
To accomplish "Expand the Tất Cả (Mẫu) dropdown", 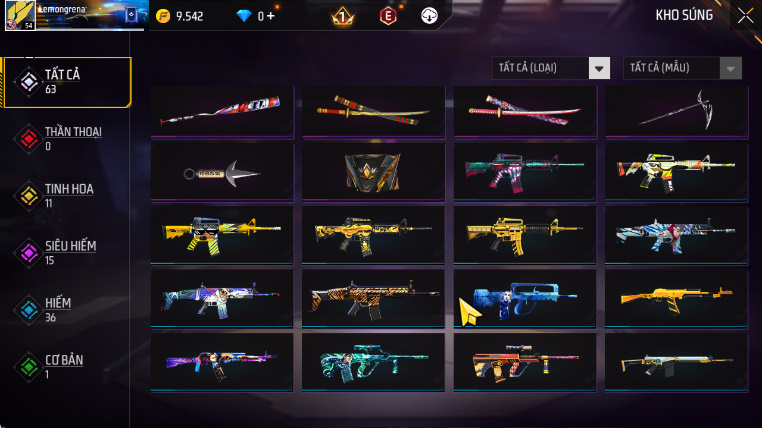I will point(683,68).
